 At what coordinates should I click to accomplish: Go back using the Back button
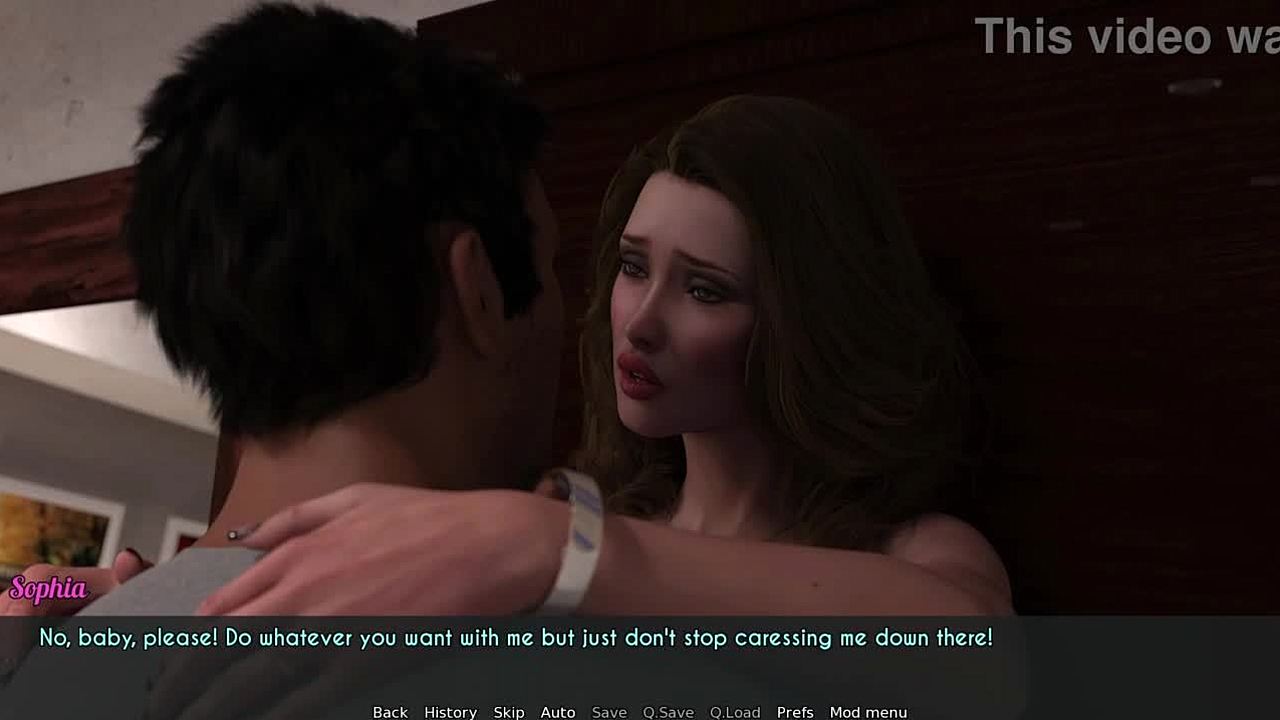(390, 712)
